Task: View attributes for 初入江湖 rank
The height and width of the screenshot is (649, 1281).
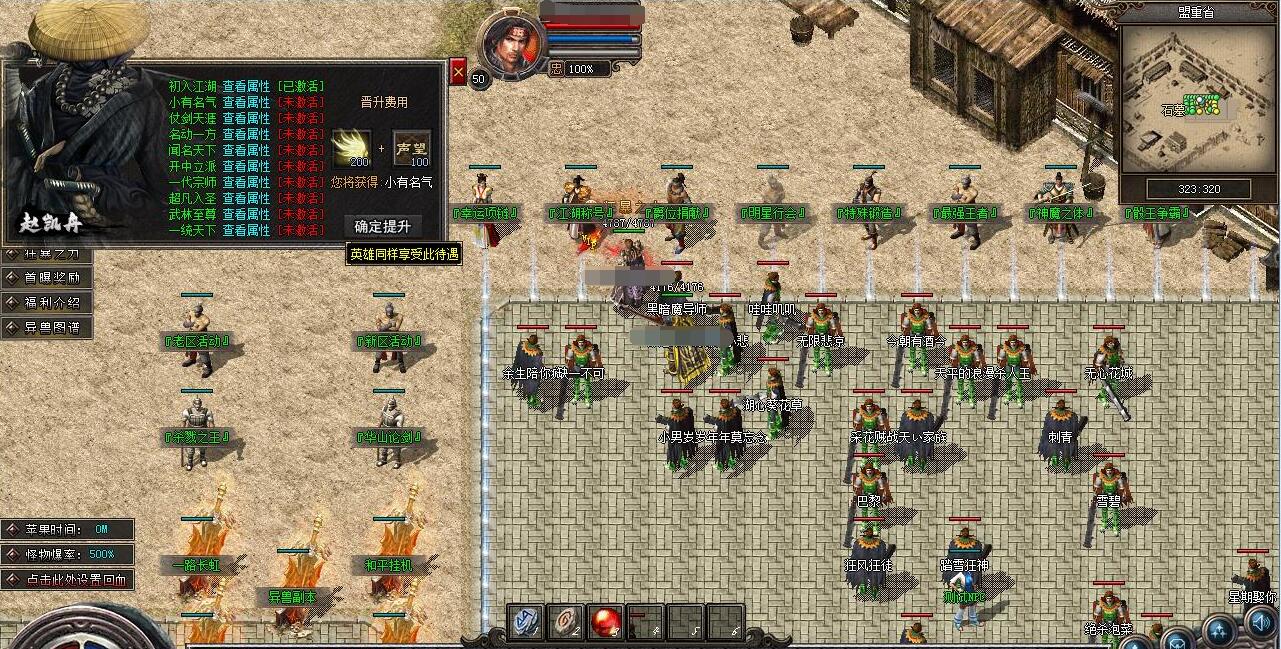Action: point(246,86)
